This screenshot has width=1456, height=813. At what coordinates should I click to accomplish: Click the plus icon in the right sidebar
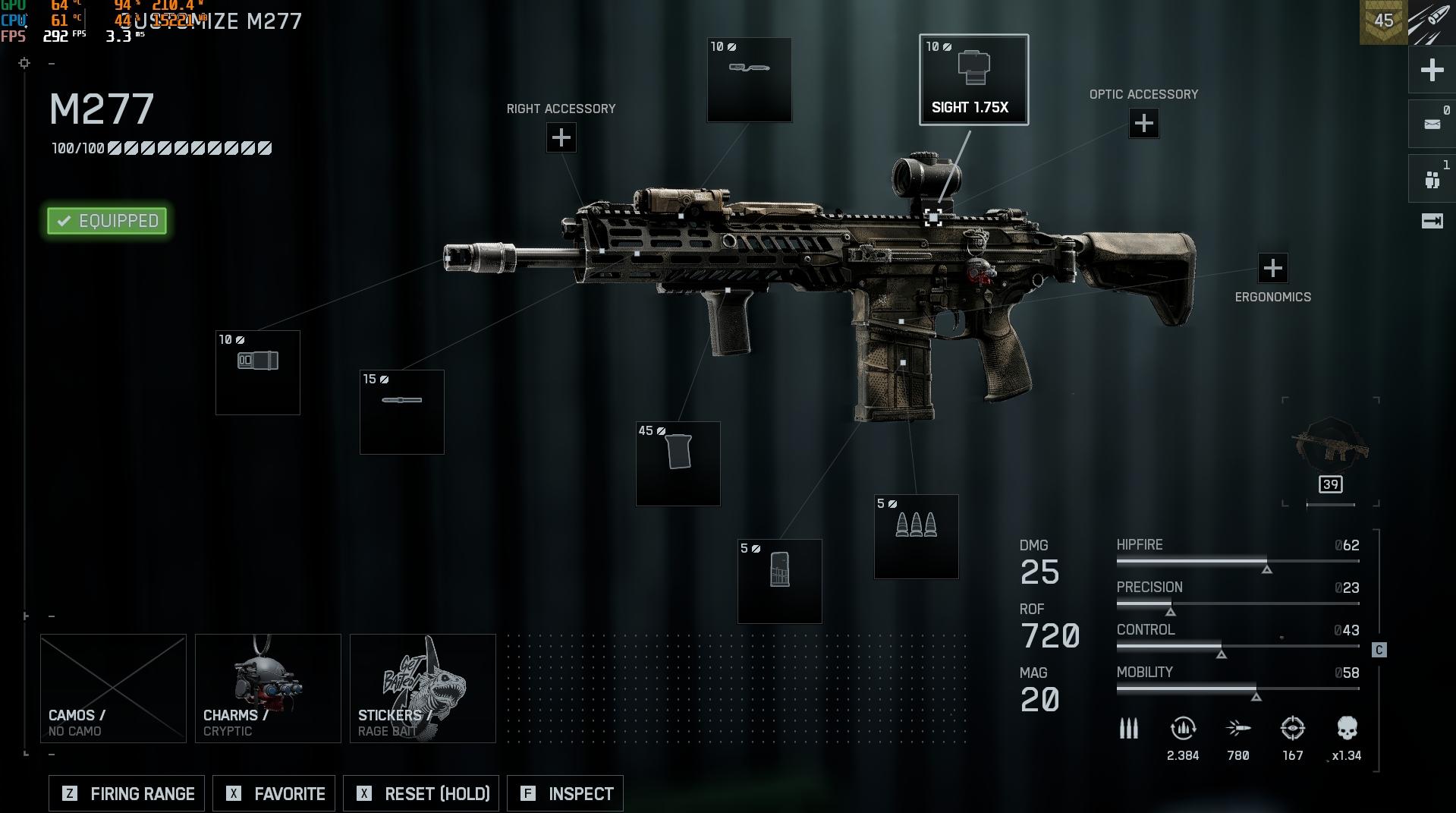tap(1432, 71)
